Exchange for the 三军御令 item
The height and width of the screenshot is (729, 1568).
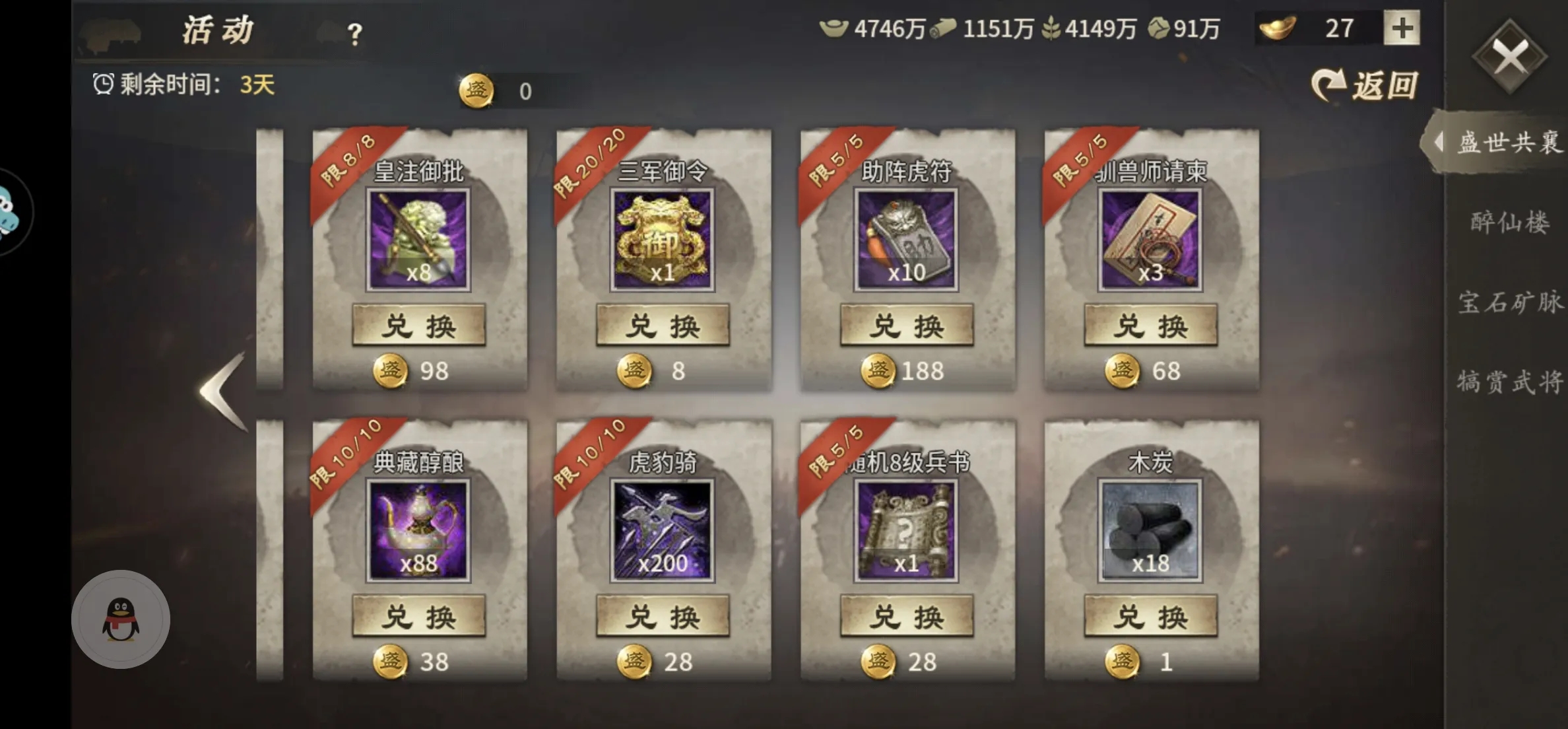pyautogui.click(x=663, y=326)
